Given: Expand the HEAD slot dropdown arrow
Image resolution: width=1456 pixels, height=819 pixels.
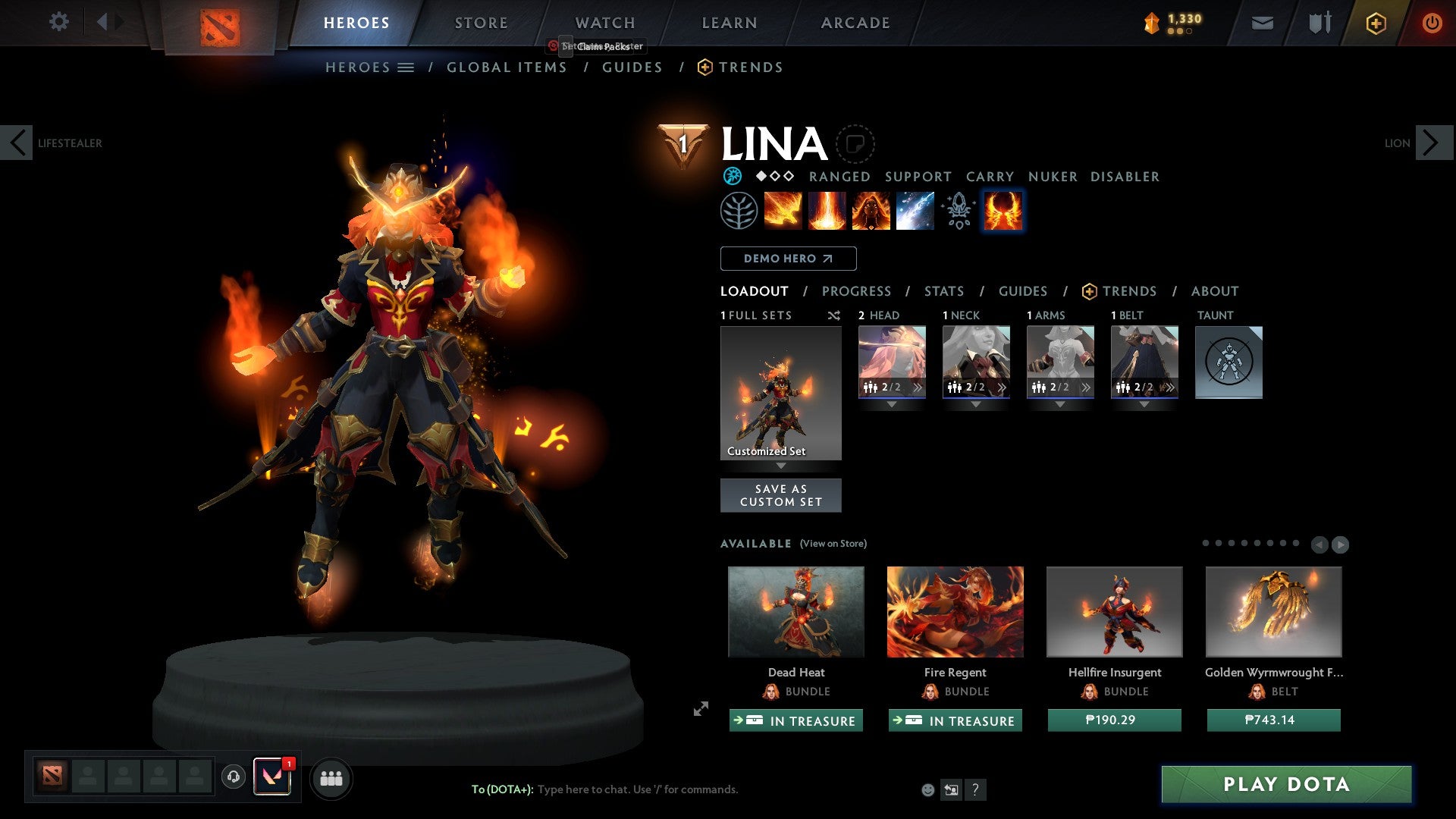Looking at the screenshot, I should coord(892,404).
